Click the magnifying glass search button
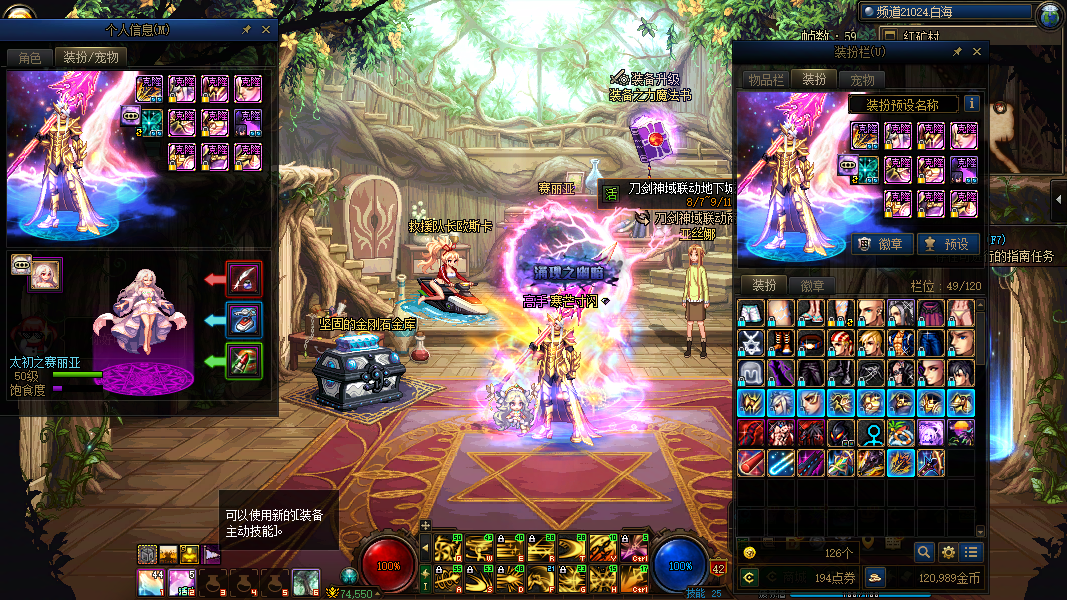Viewport: 1067px width, 600px height. point(924,551)
